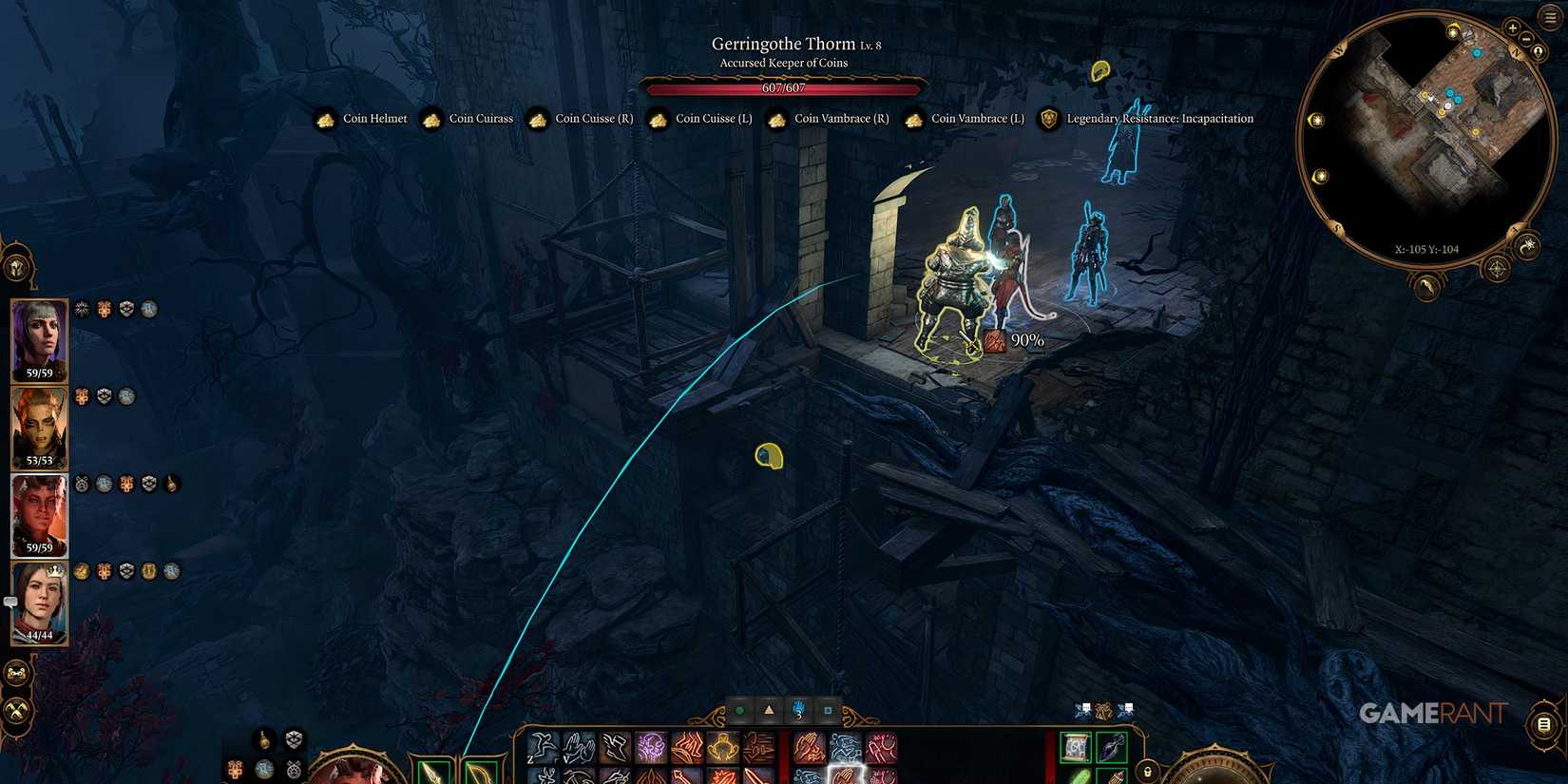The image size is (1568, 784).
Task: Click the Coin Helmet status icon
Action: (x=325, y=118)
